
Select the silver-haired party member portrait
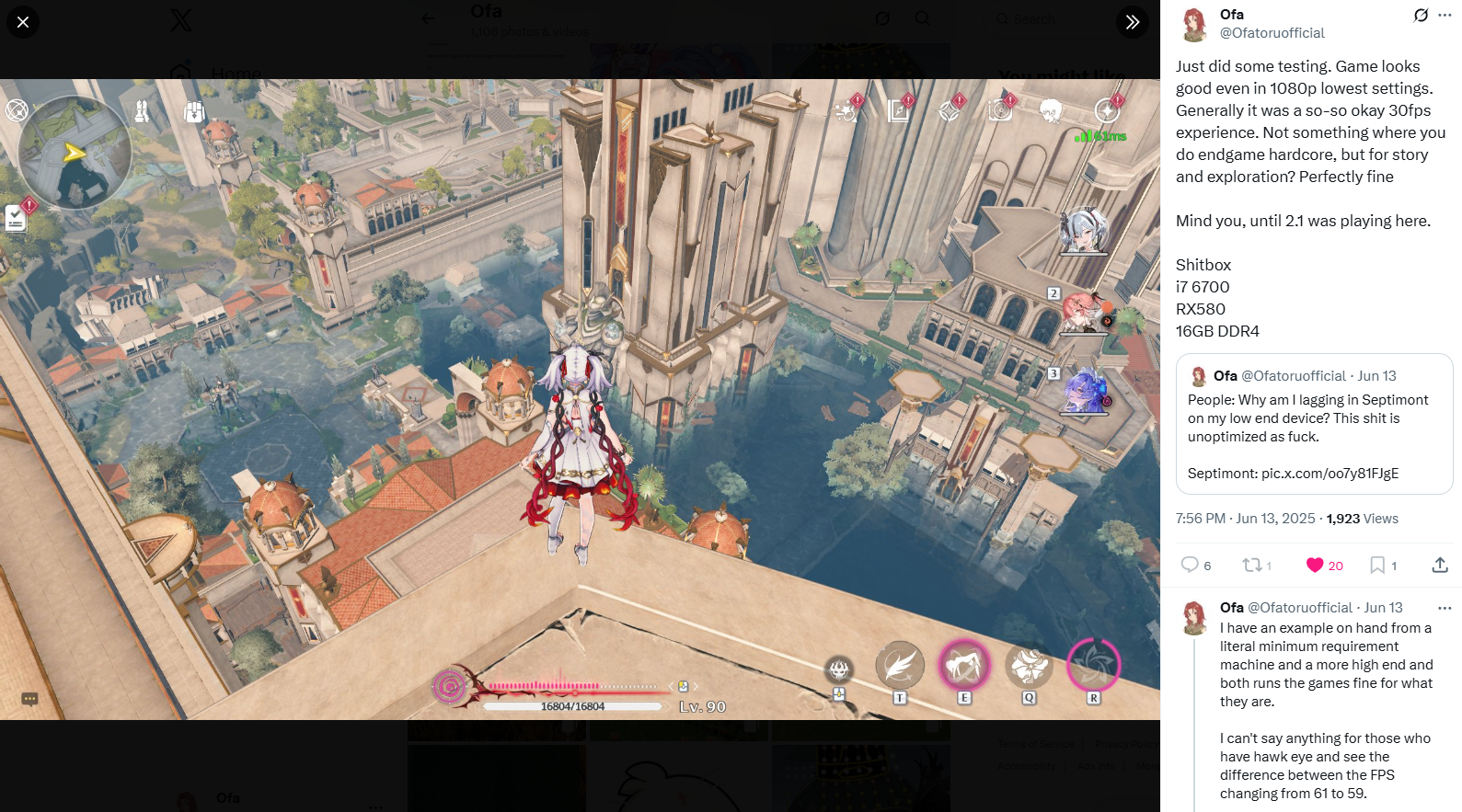[x=1083, y=230]
